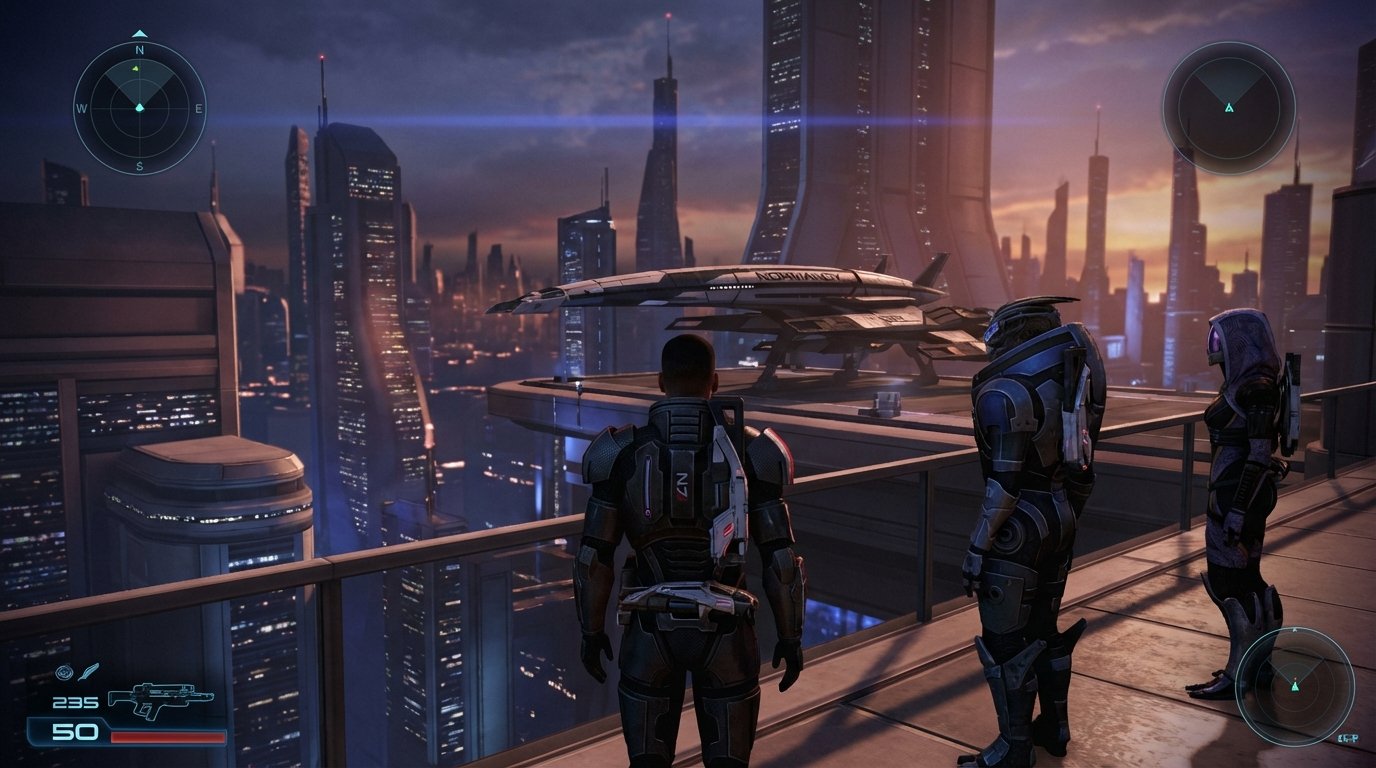This screenshot has width=1376, height=768.
Task: Click the circular radar above the skyline sunset
Action: coord(1228,107)
